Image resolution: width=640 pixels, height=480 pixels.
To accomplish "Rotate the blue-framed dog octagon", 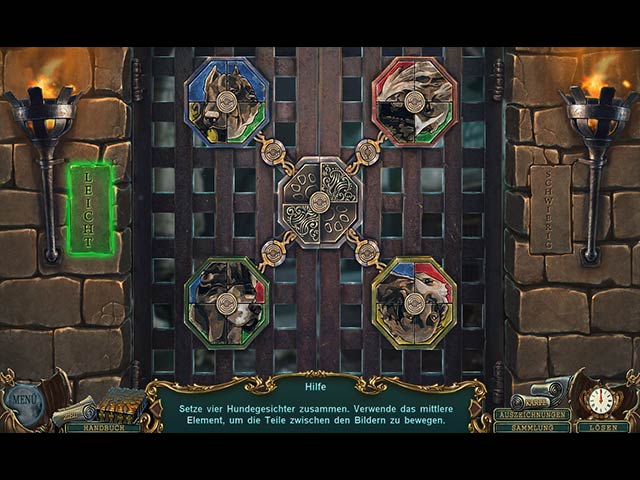I will pos(227,101).
